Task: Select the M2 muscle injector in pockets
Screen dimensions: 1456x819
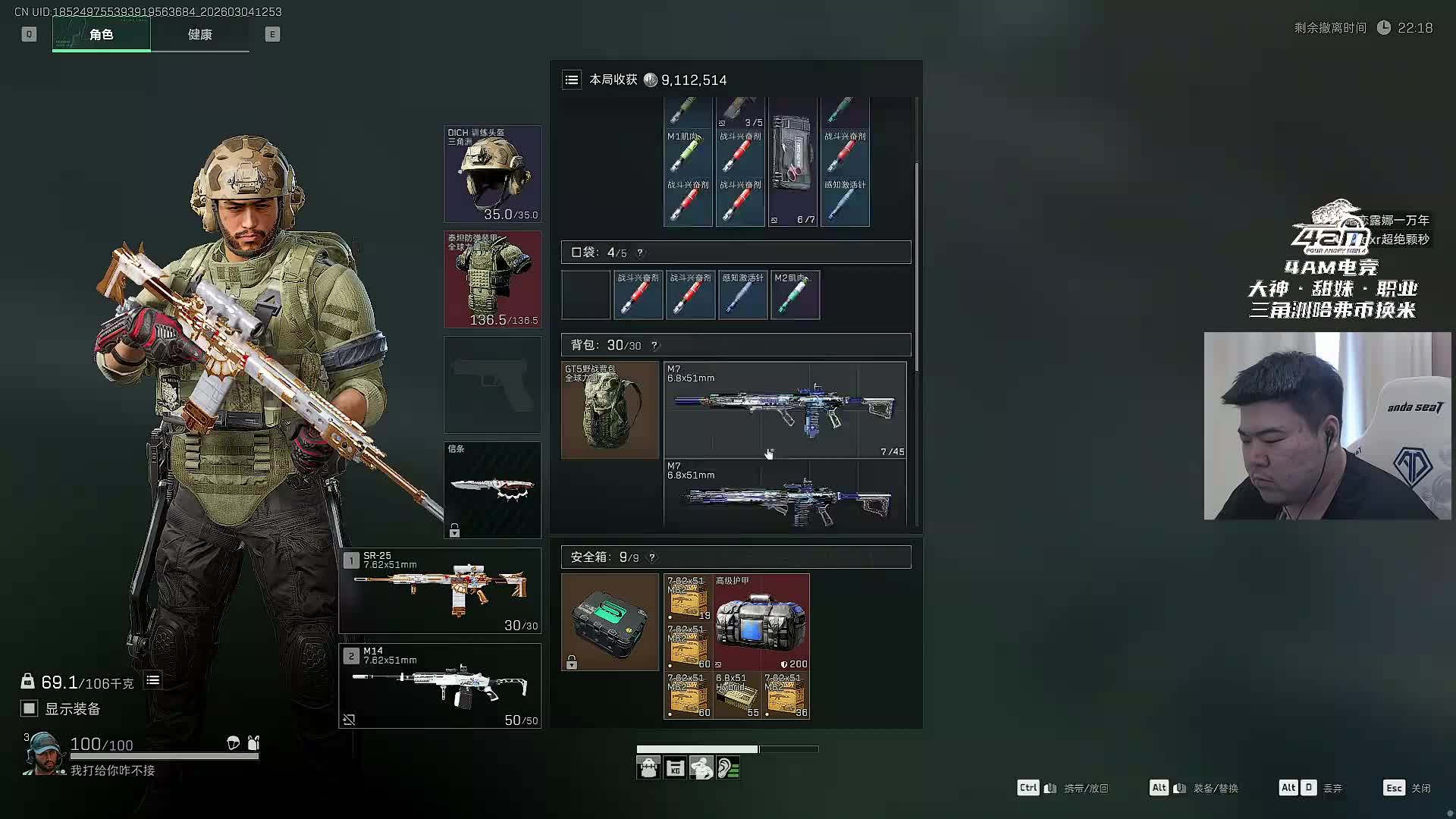Action: (795, 295)
